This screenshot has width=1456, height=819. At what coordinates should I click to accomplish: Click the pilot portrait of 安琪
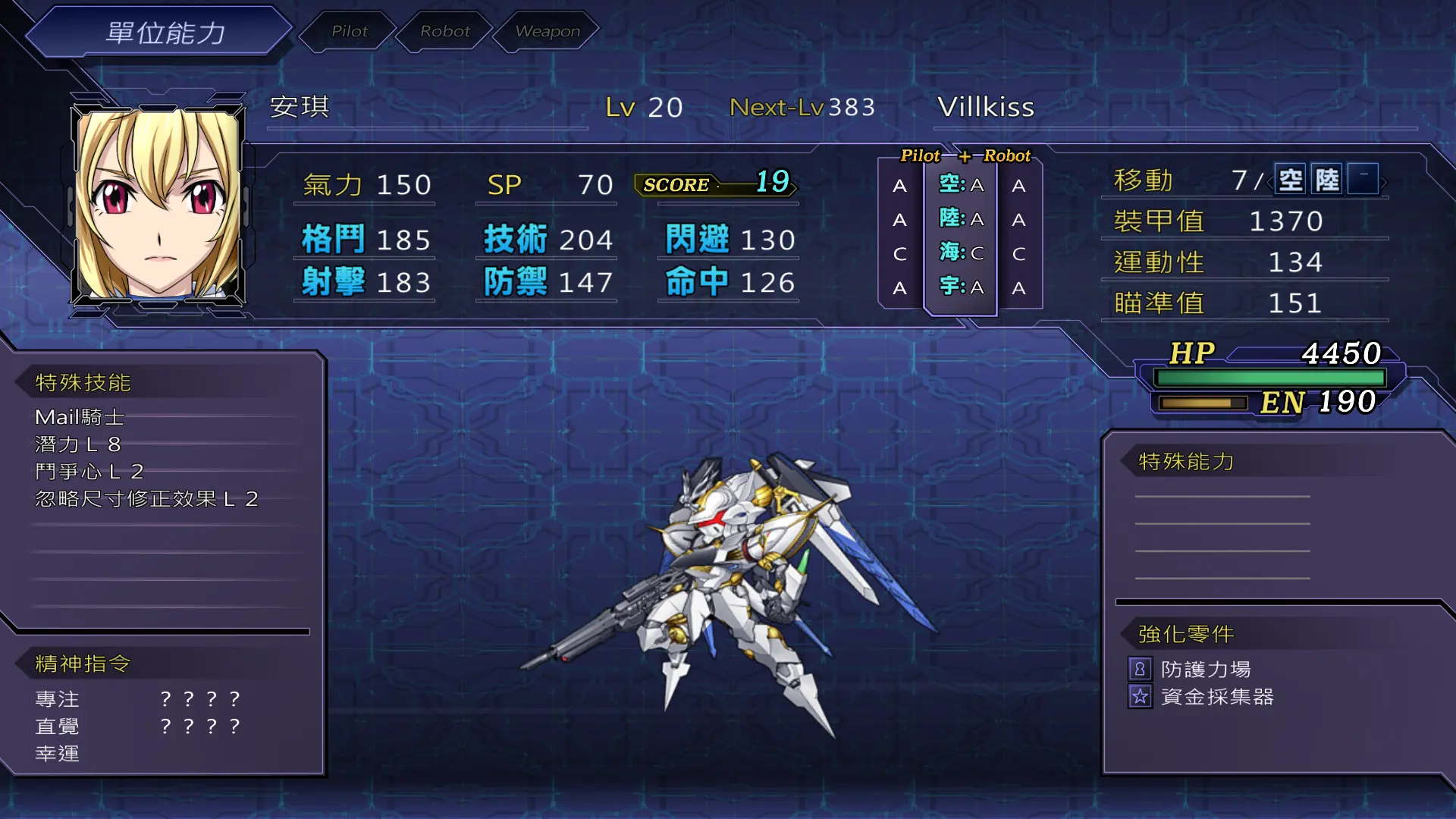click(158, 206)
